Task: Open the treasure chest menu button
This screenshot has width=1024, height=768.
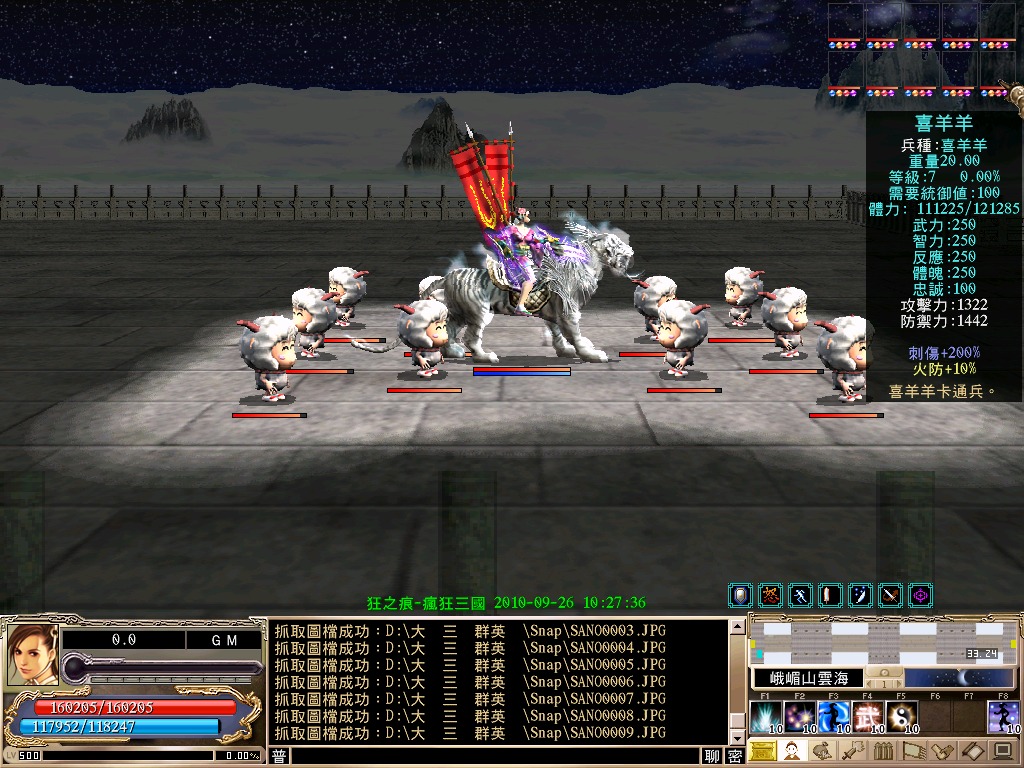Action: tap(762, 750)
